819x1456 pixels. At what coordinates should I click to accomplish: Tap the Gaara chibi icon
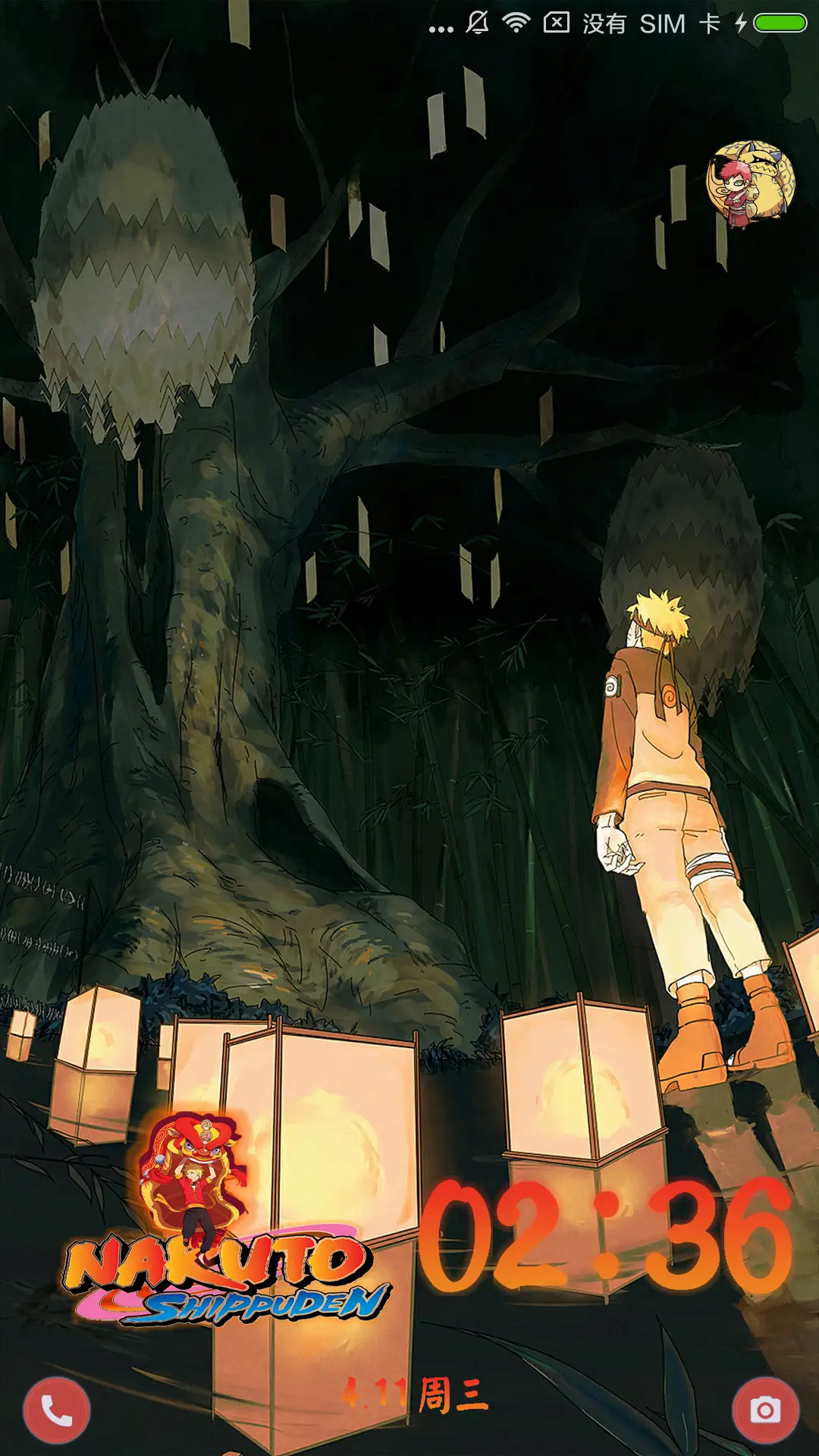click(x=750, y=184)
